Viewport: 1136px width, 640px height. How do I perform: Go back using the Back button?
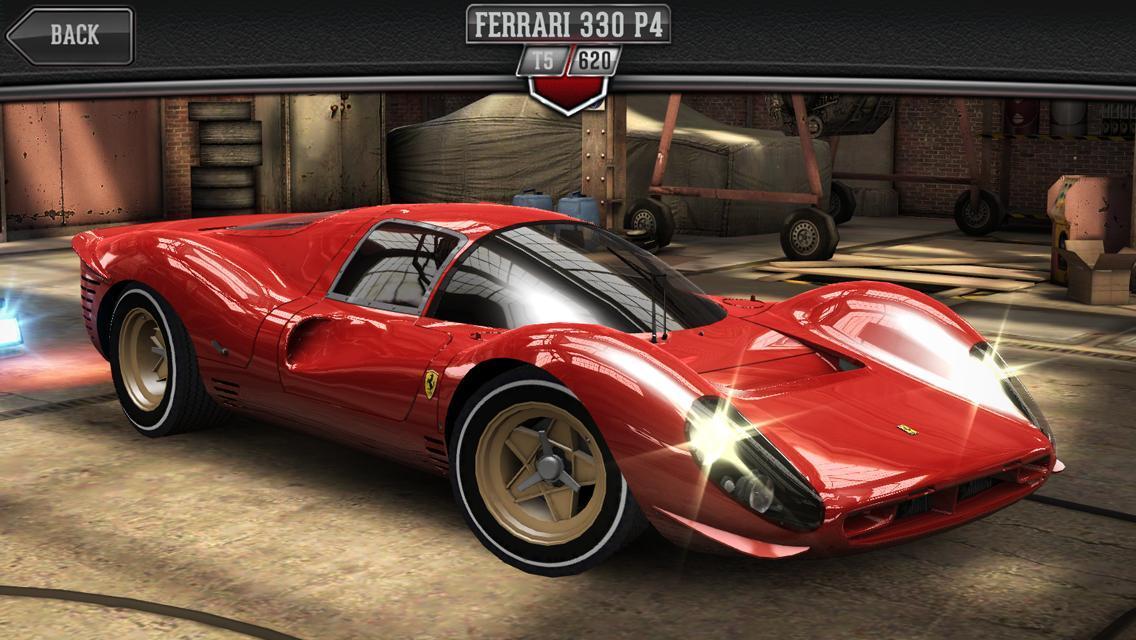tap(70, 35)
